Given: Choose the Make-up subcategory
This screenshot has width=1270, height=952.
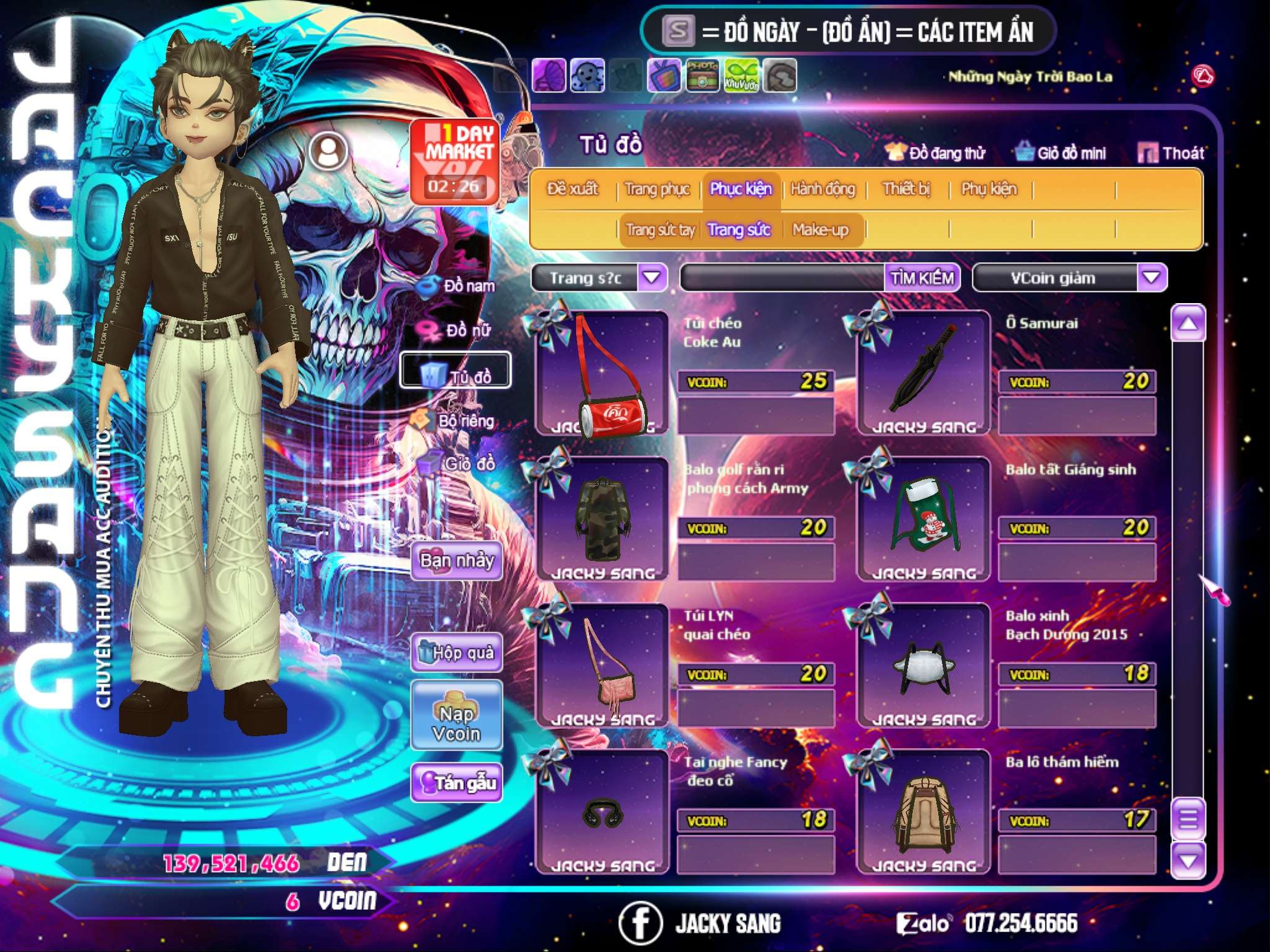Looking at the screenshot, I should point(820,231).
